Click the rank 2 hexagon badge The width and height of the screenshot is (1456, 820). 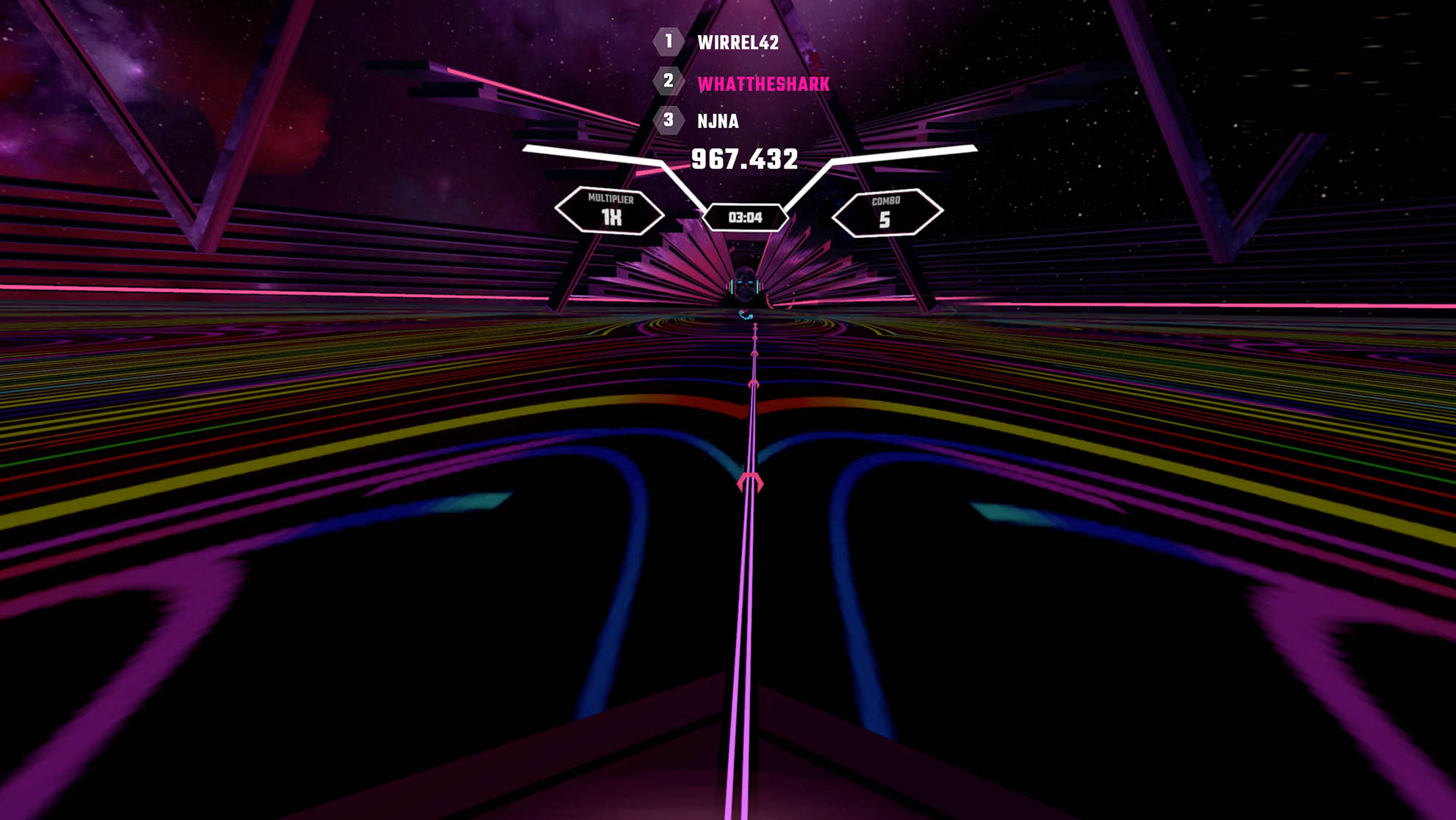coord(668,83)
